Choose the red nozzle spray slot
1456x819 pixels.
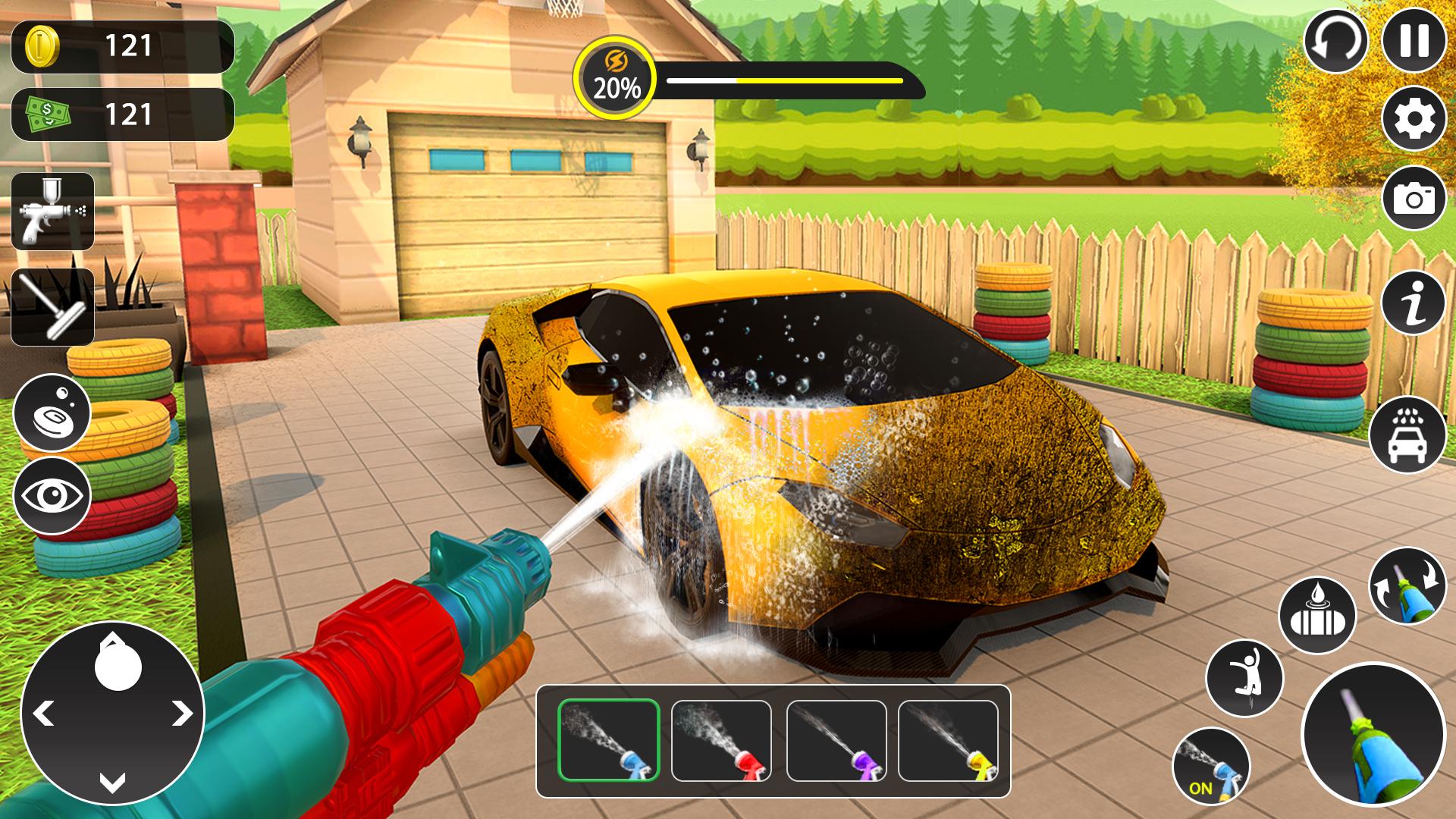[x=721, y=740]
